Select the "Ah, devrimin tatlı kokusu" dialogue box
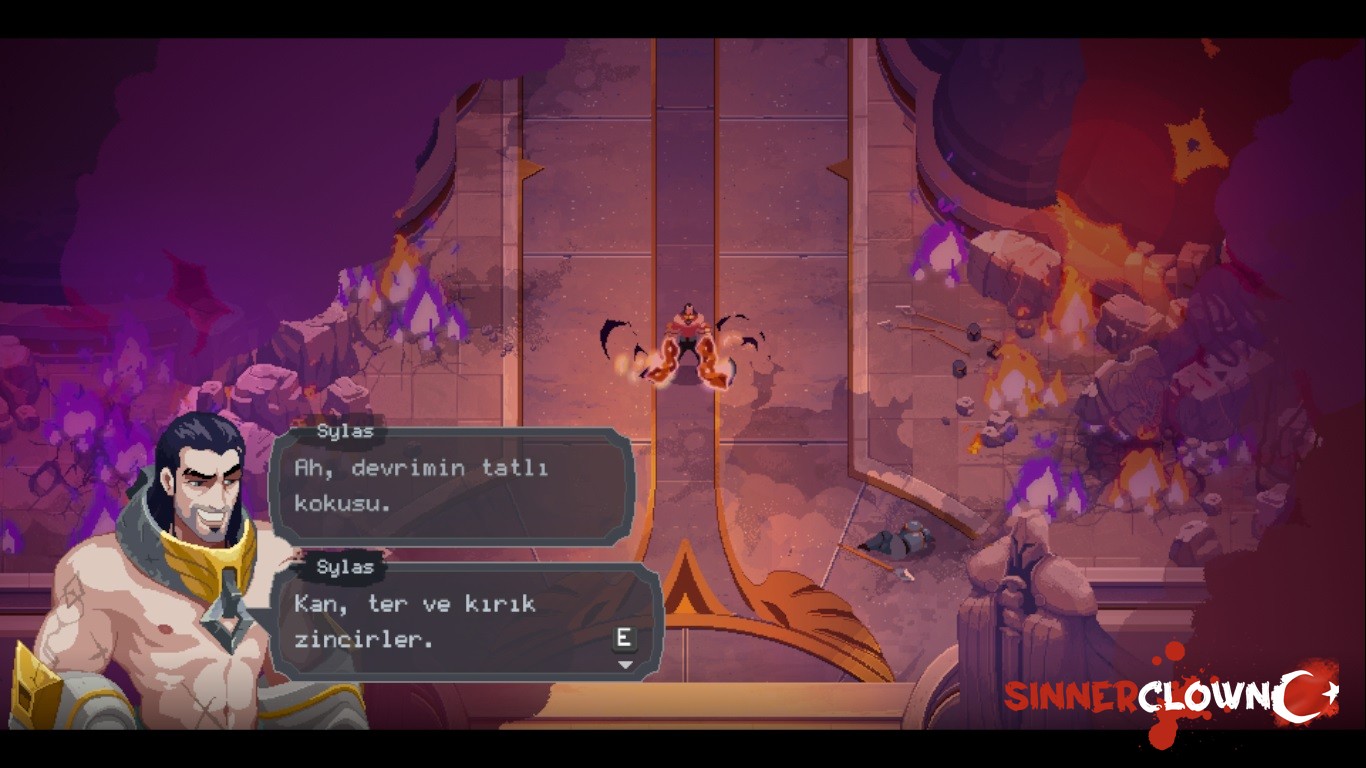 [x=452, y=486]
